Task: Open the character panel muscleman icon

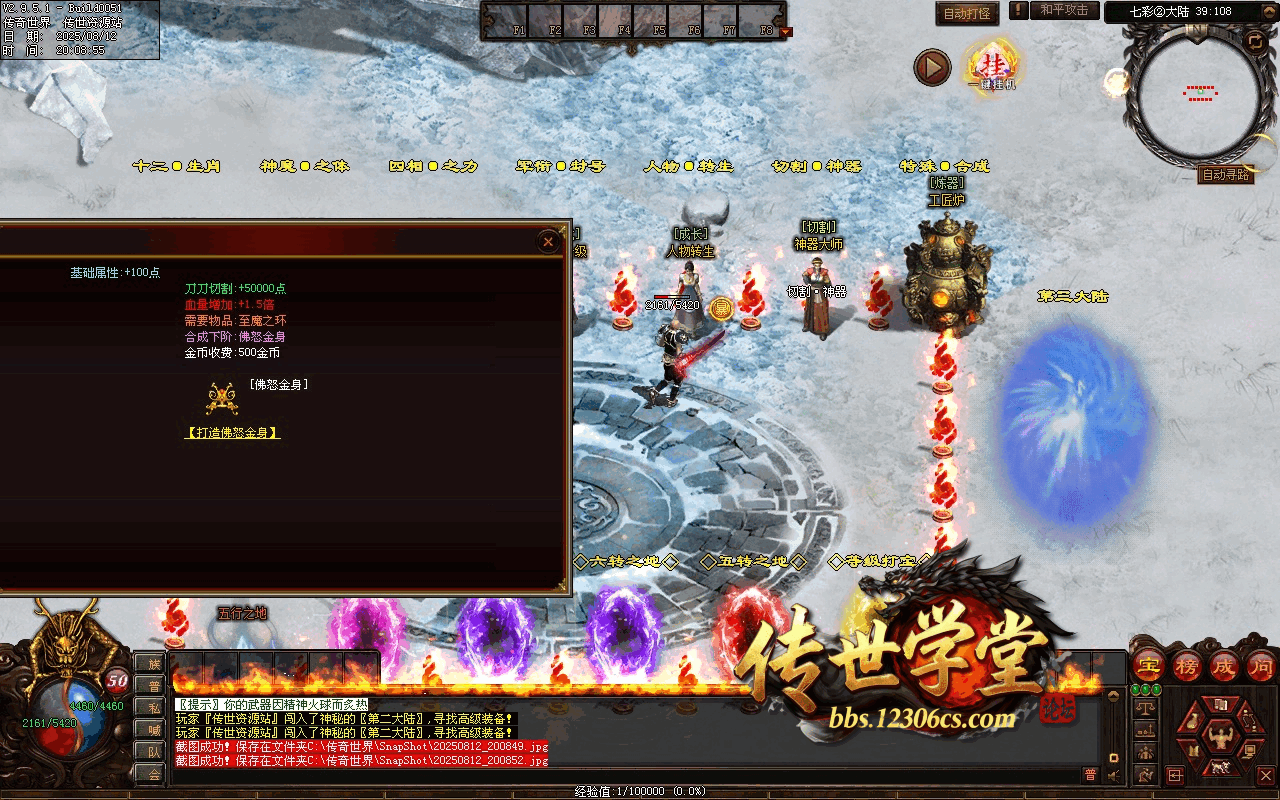Action: click(x=1218, y=739)
